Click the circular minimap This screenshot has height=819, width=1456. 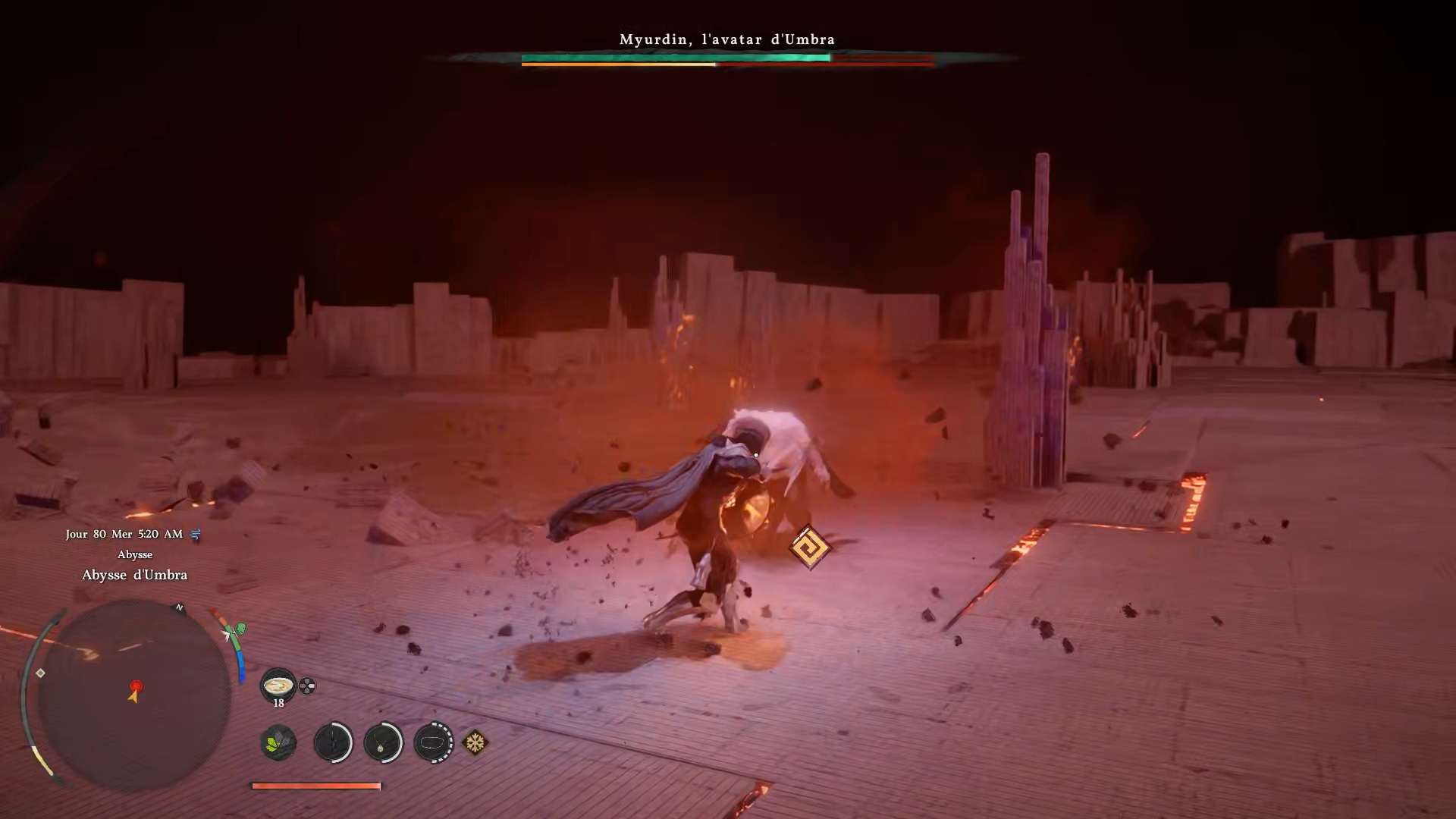(x=133, y=694)
